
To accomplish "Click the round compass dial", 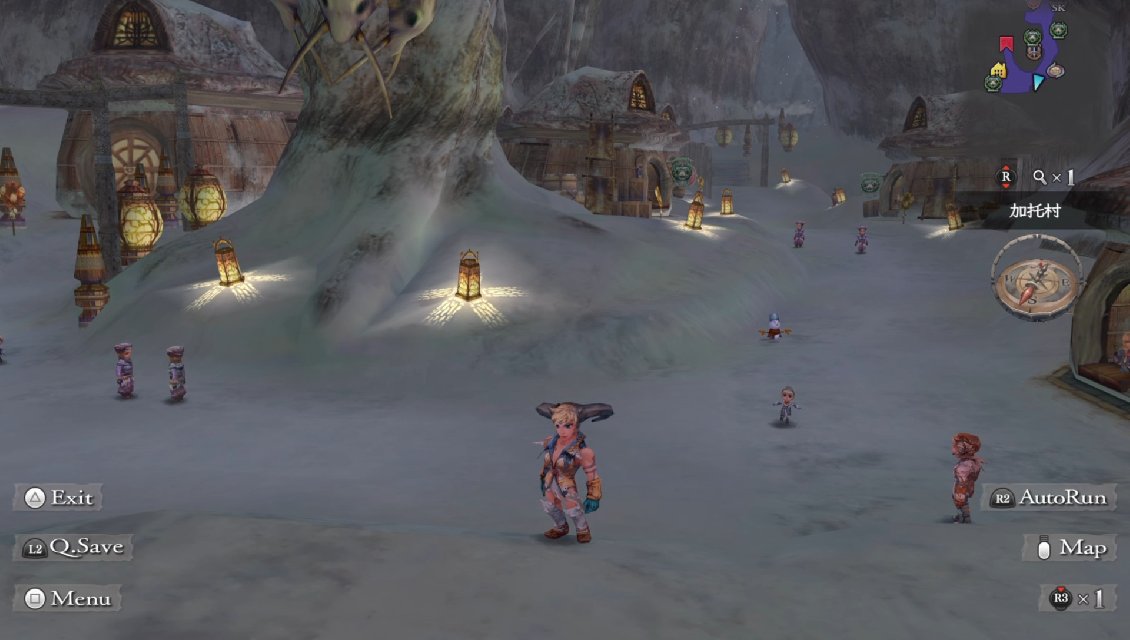I will coord(1037,277).
